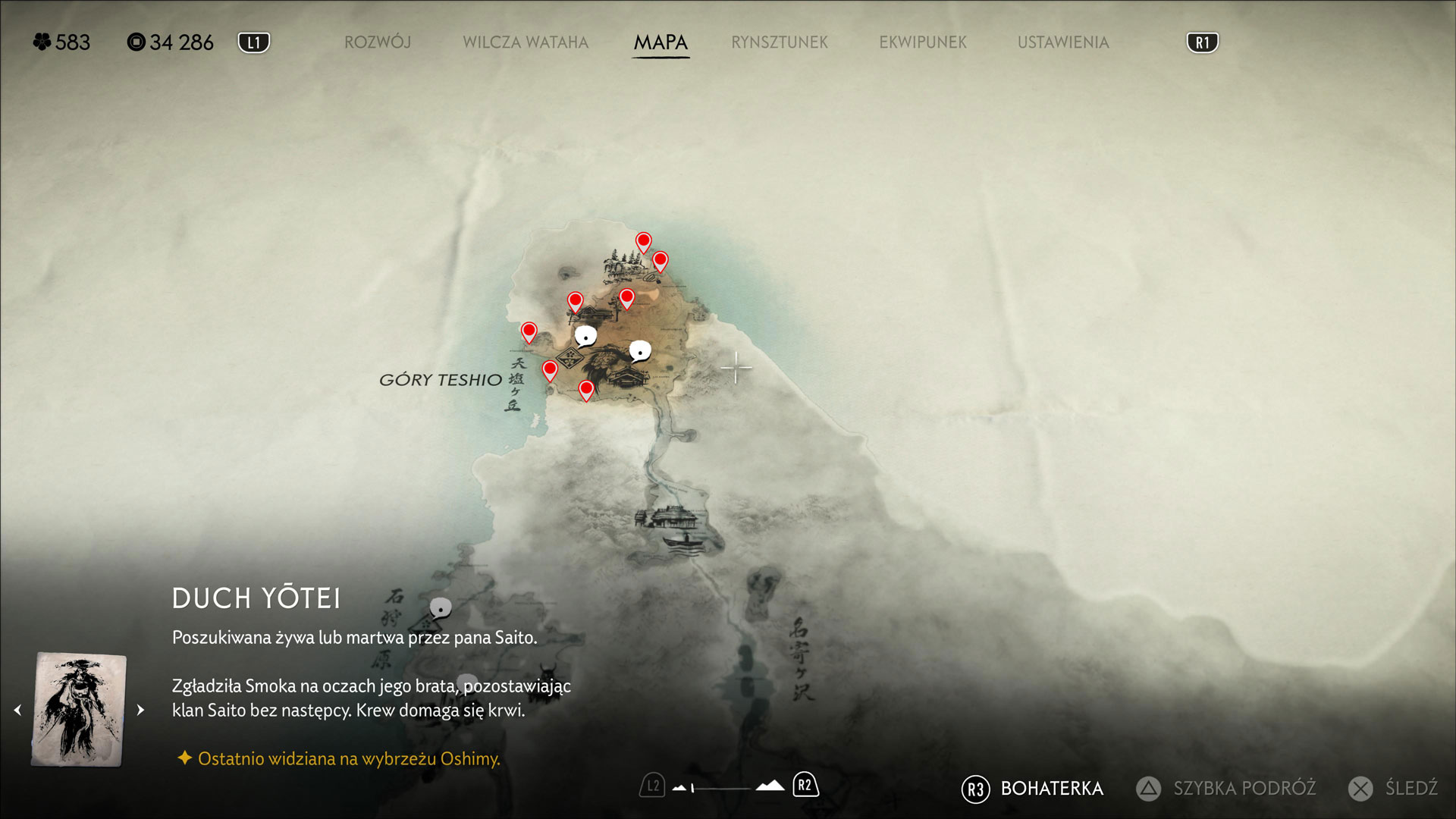The width and height of the screenshot is (1456, 819).
Task: Select the Mapa tab
Action: (661, 42)
